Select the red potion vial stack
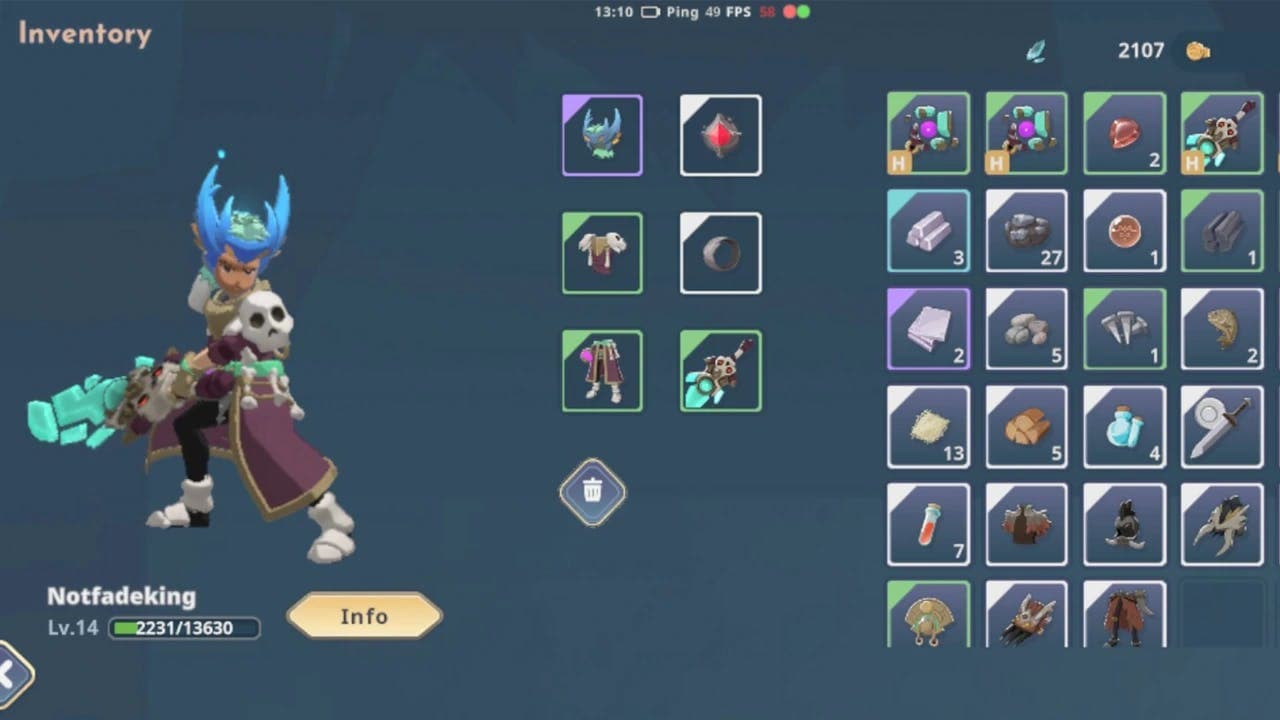Image resolution: width=1280 pixels, height=720 pixels. tap(928, 524)
